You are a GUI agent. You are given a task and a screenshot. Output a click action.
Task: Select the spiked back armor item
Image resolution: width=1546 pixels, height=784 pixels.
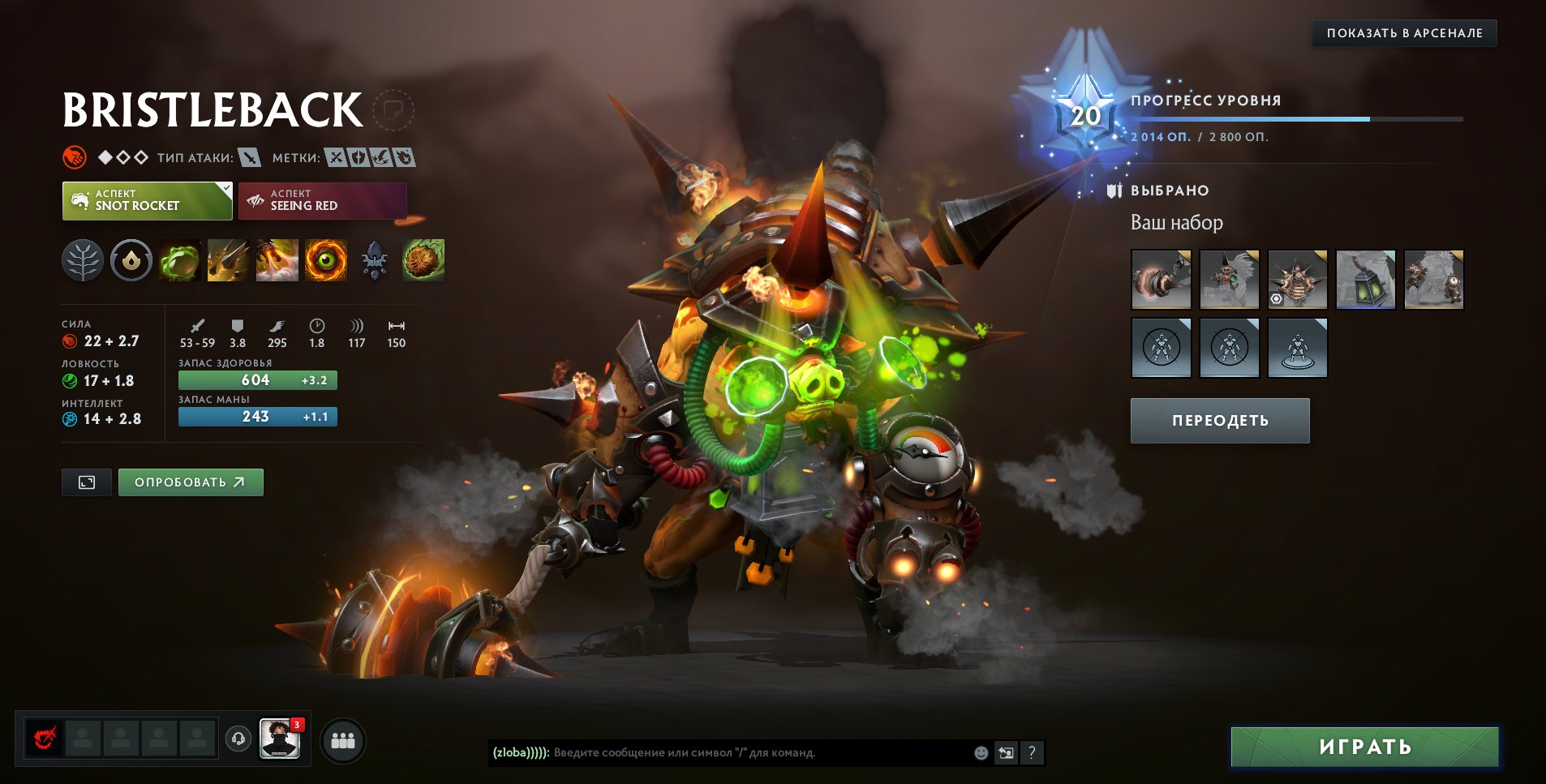tap(1297, 280)
